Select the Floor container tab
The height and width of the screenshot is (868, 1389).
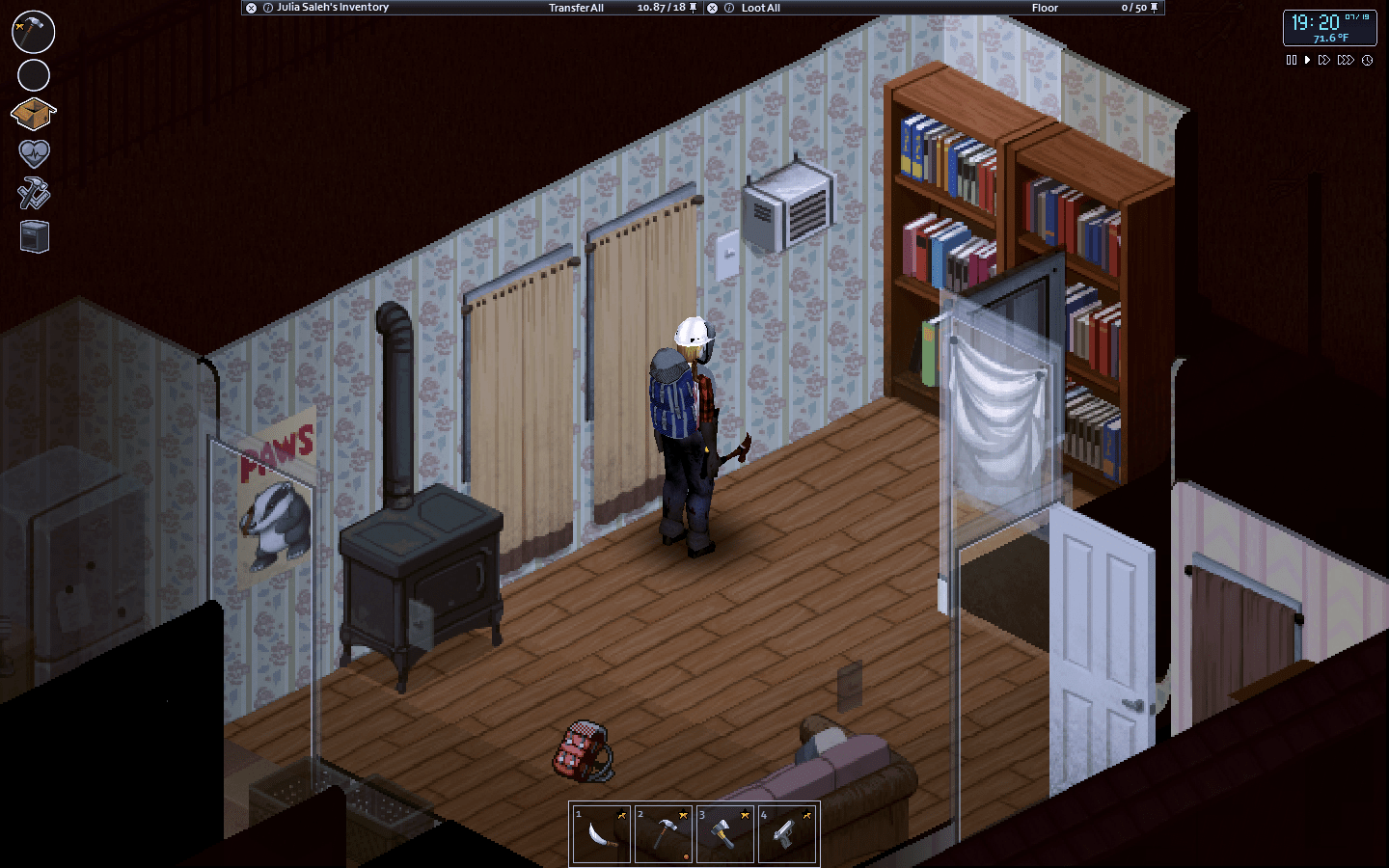(1045, 8)
